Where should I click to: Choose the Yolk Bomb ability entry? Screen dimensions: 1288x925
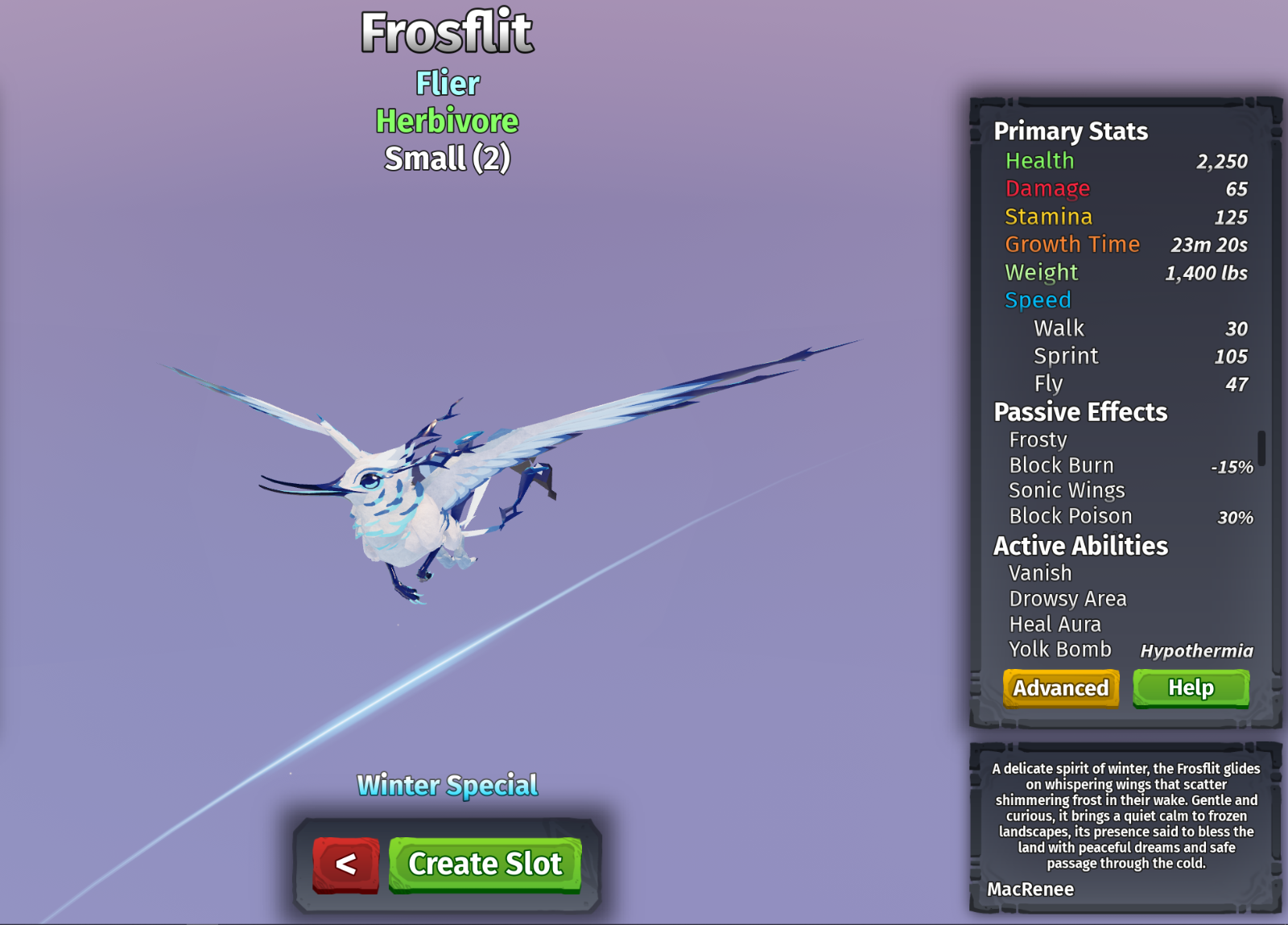coord(1059,650)
